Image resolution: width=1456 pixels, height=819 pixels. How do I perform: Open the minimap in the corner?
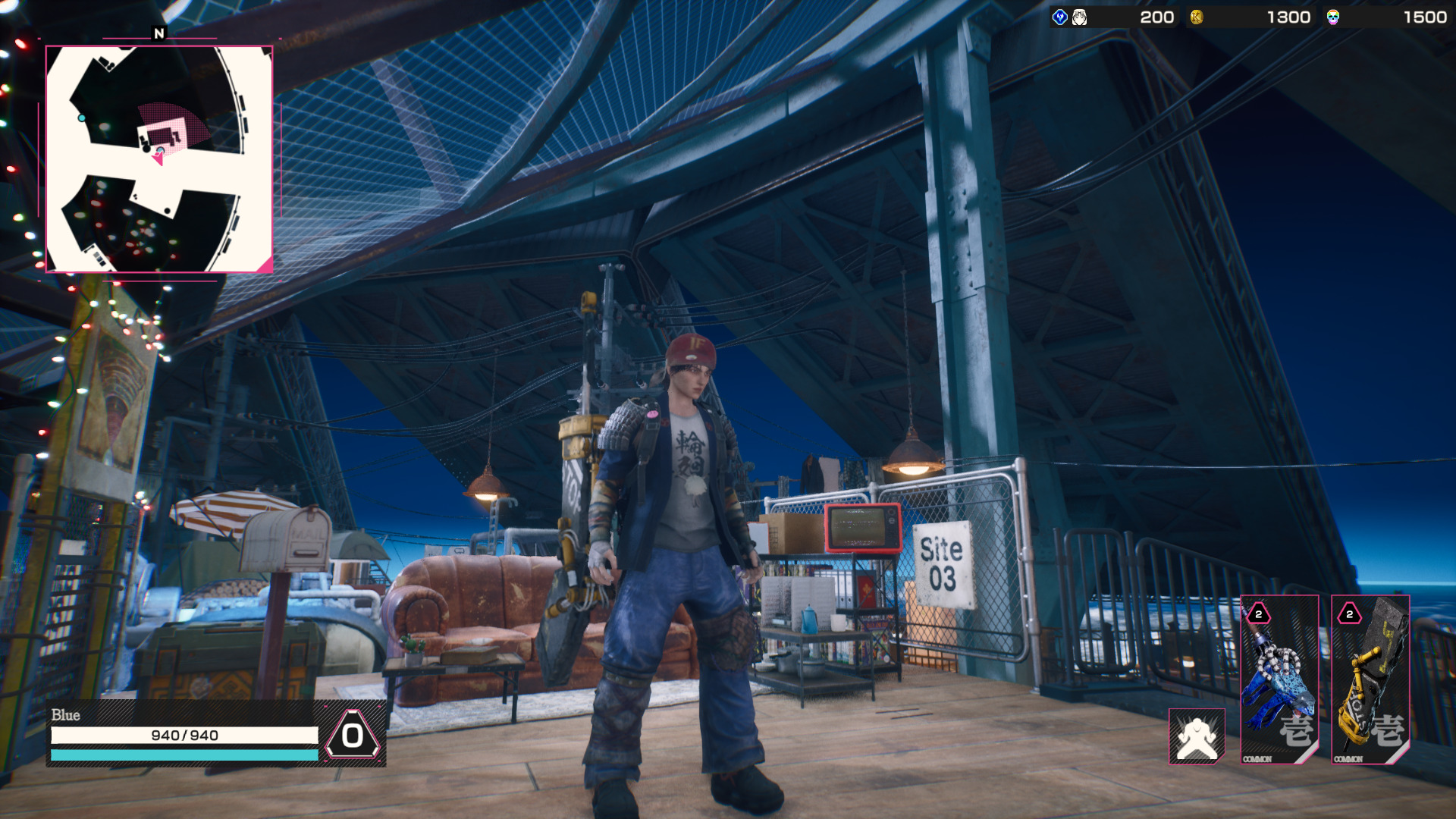pos(159,159)
